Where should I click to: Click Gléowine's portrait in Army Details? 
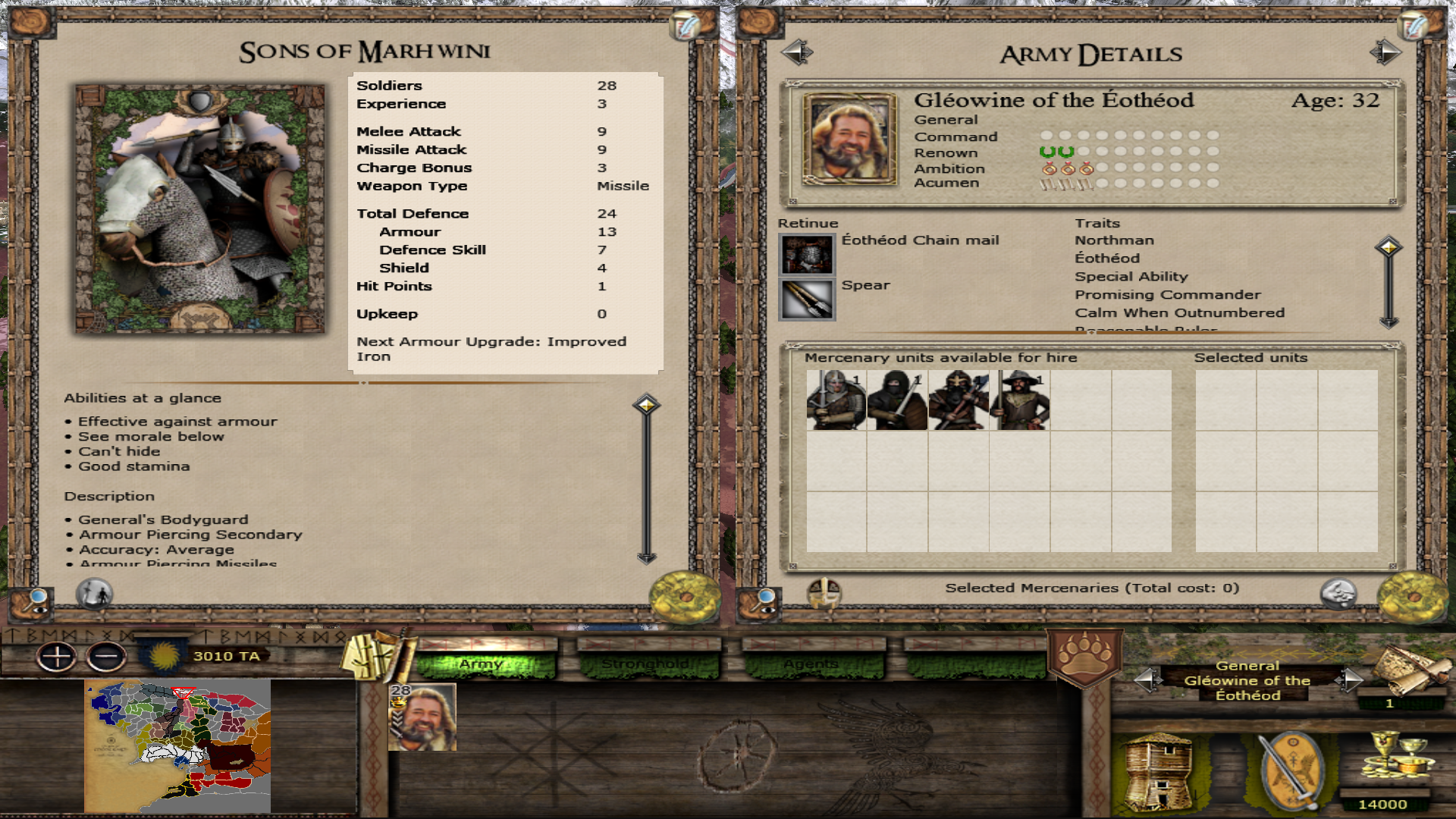(849, 139)
